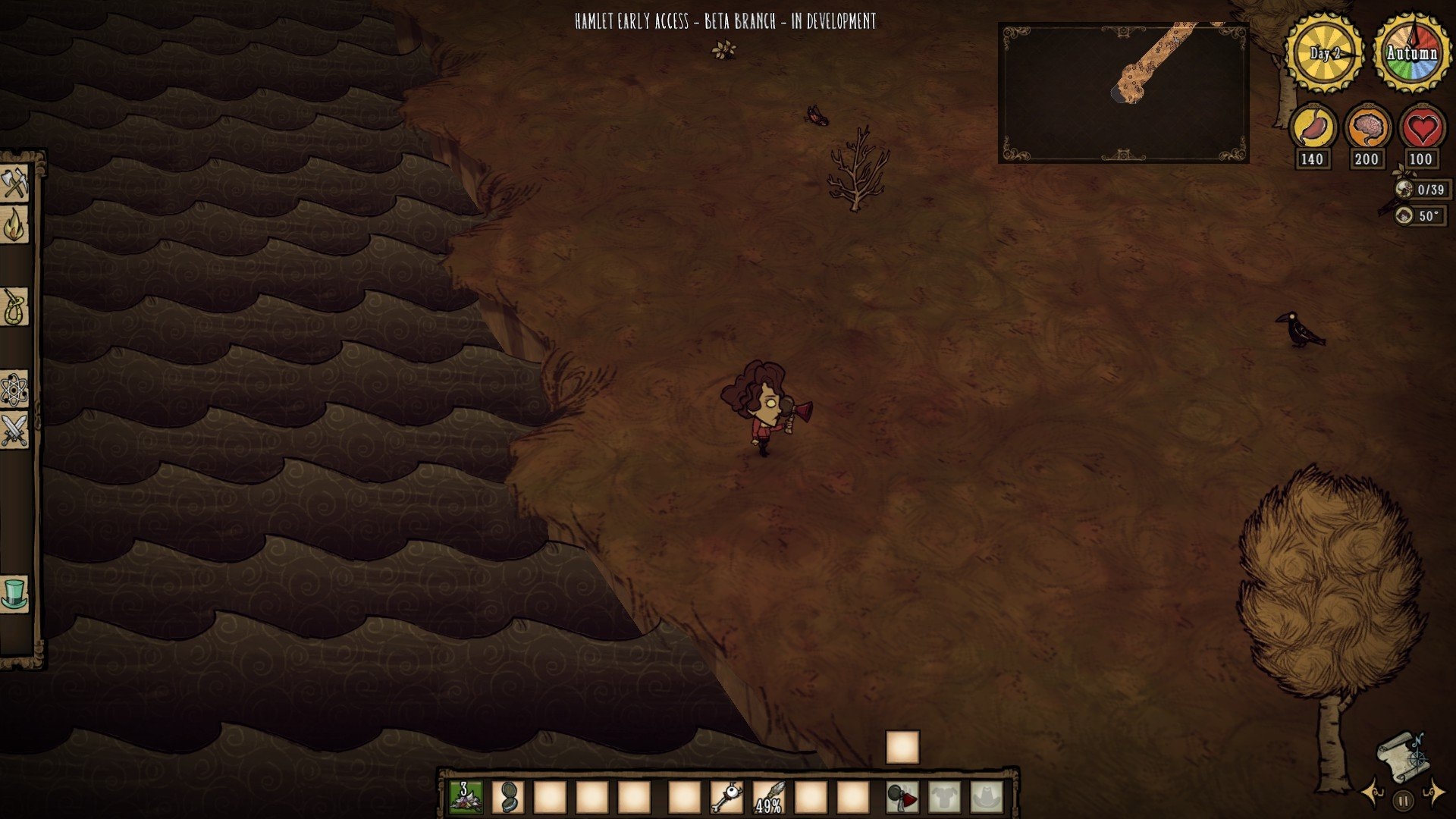Select the compact mirror inventory slot
1456x819 pixels.
click(508, 797)
